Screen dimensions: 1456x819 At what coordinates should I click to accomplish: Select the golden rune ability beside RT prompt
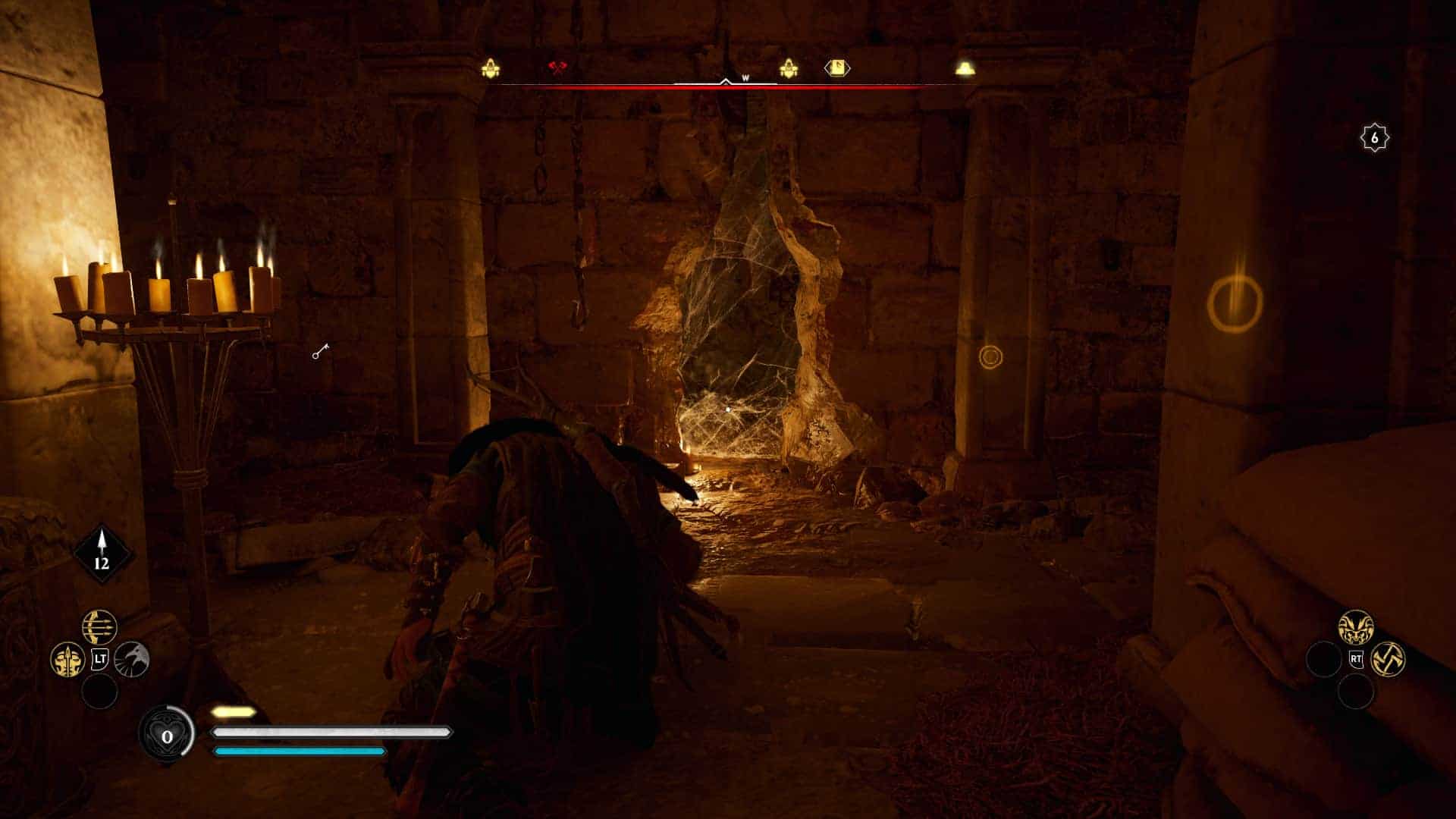1389,659
